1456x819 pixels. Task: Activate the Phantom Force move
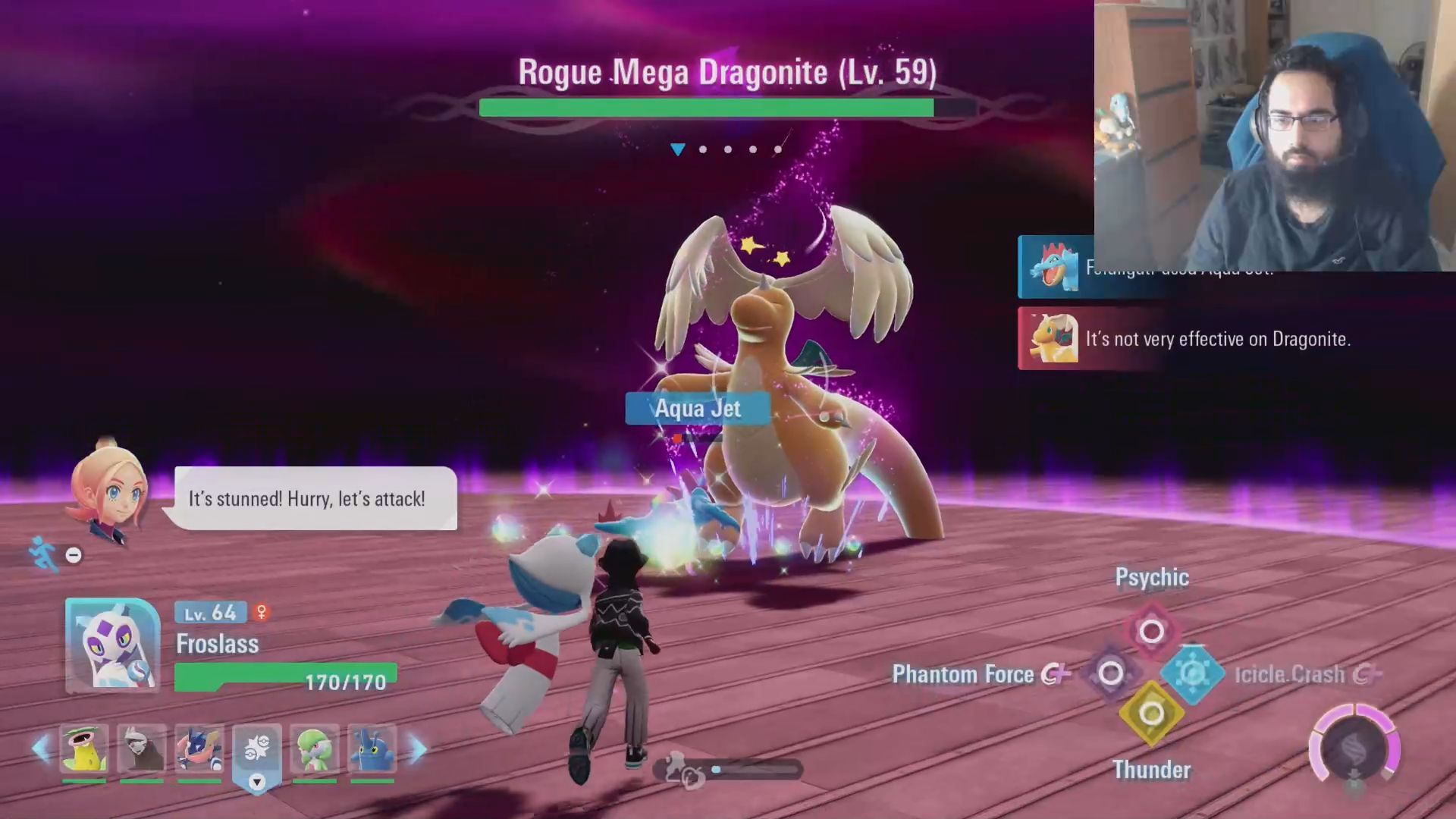(x=1110, y=673)
